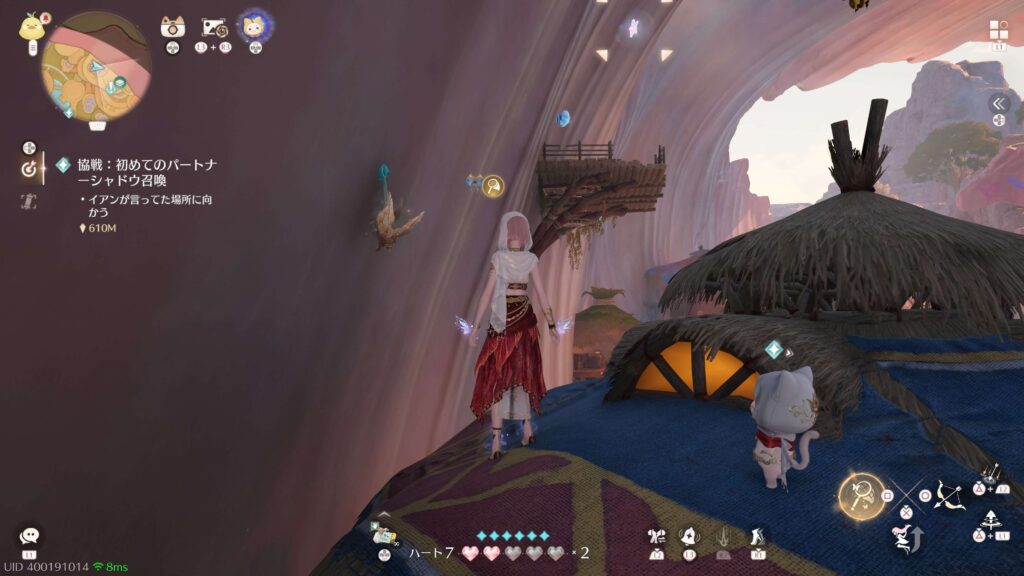Click the yellow duck mascot icon

(x=31, y=27)
